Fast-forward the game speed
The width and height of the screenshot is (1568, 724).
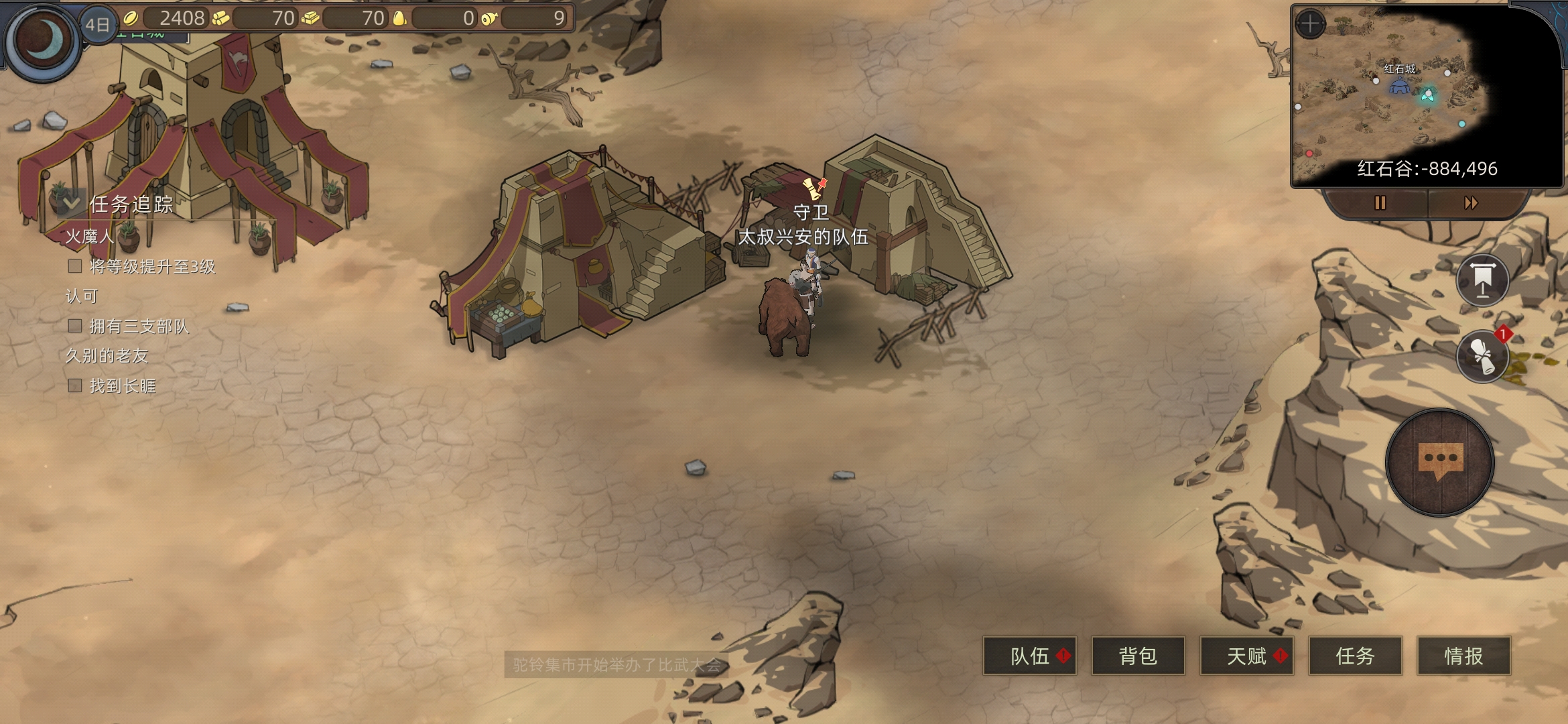pyautogui.click(x=1471, y=202)
